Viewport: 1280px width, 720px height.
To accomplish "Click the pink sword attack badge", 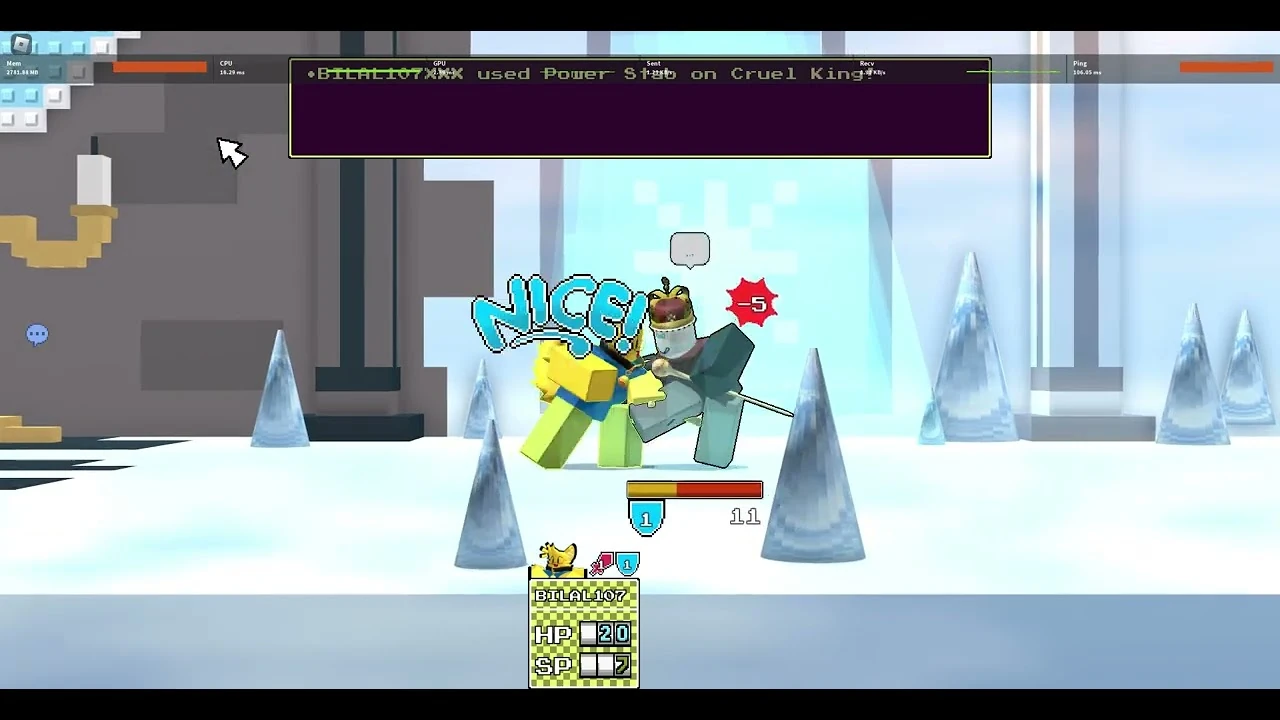I will click(603, 561).
